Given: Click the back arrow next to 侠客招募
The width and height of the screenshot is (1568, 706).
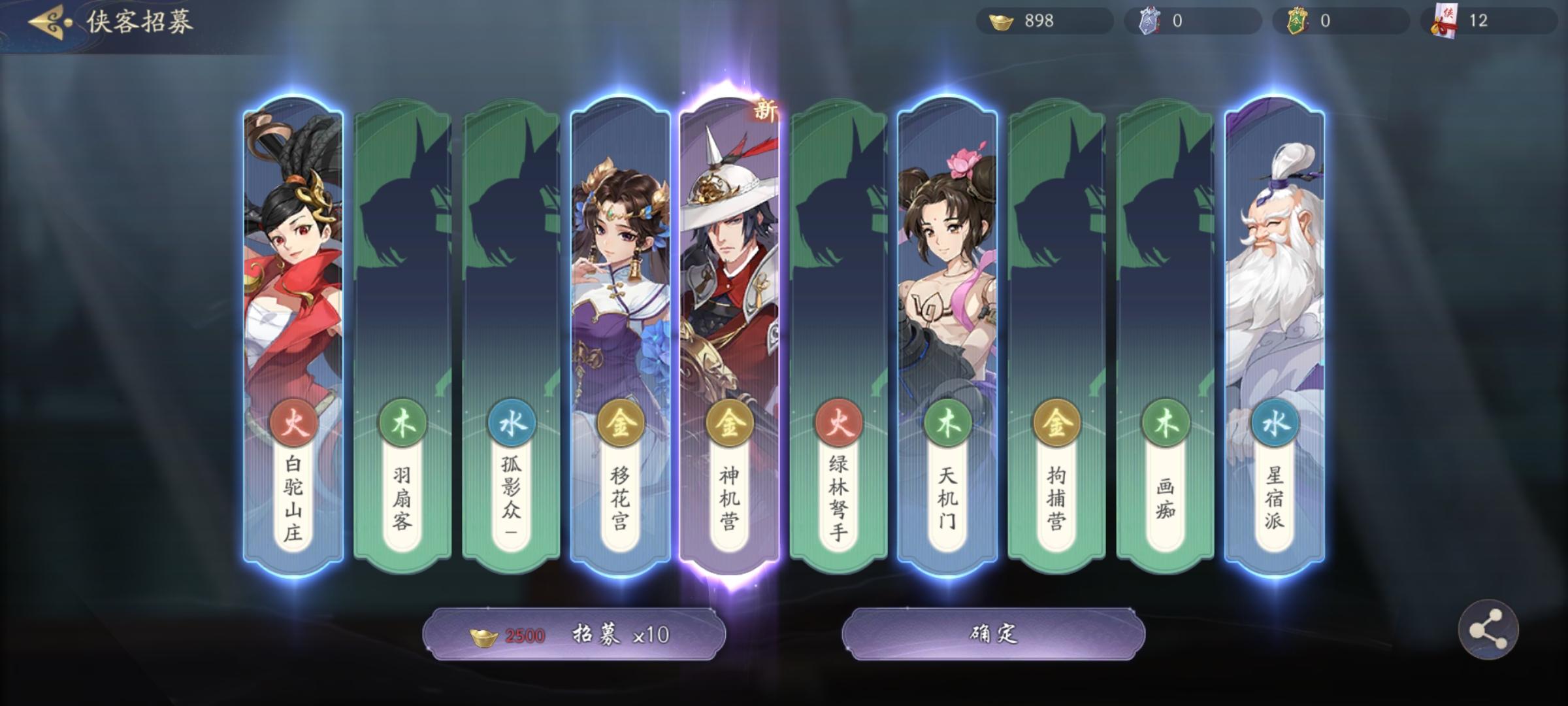Looking at the screenshot, I should (x=44, y=20).
